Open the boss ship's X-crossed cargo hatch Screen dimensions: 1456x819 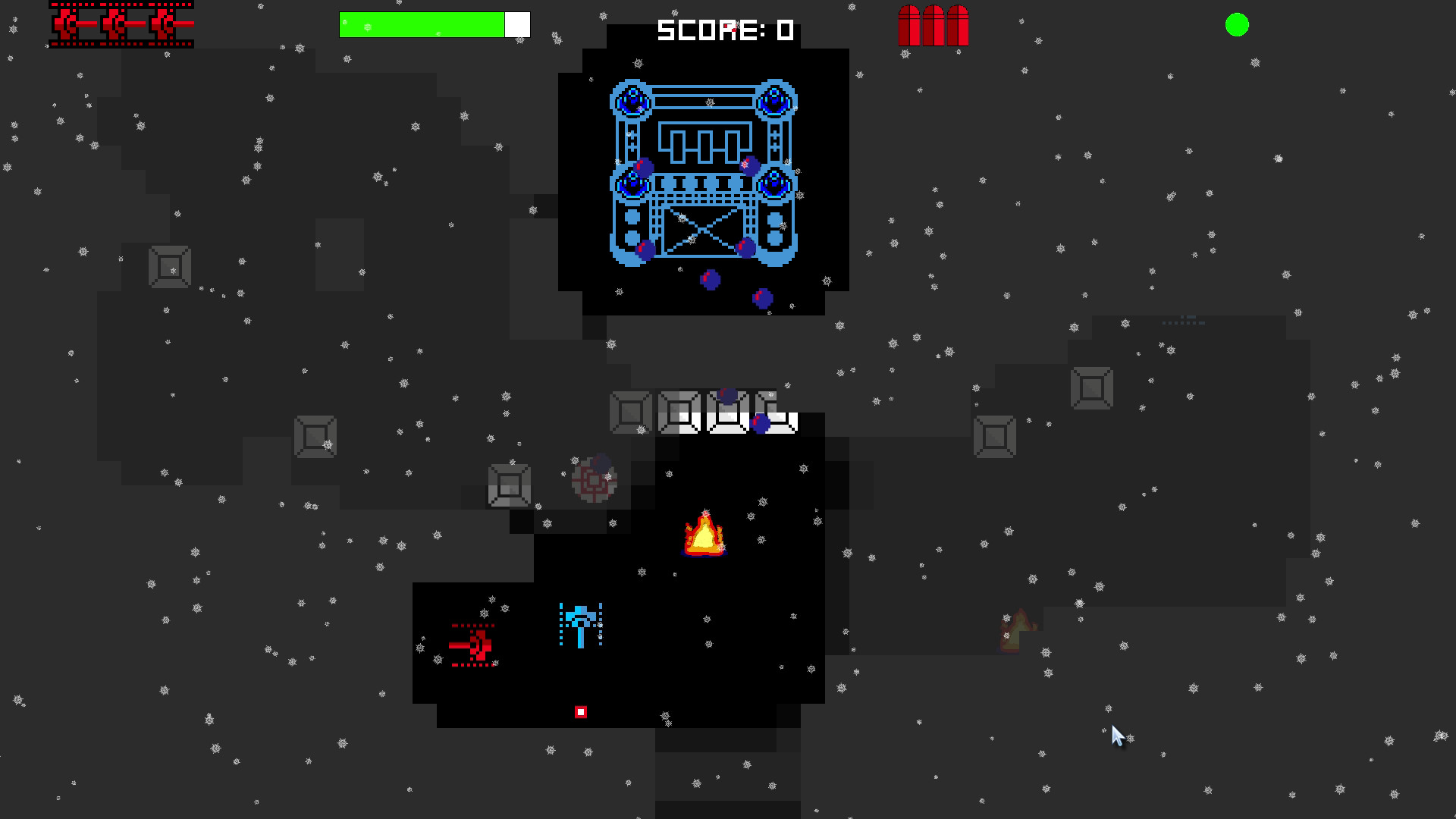[701, 230]
